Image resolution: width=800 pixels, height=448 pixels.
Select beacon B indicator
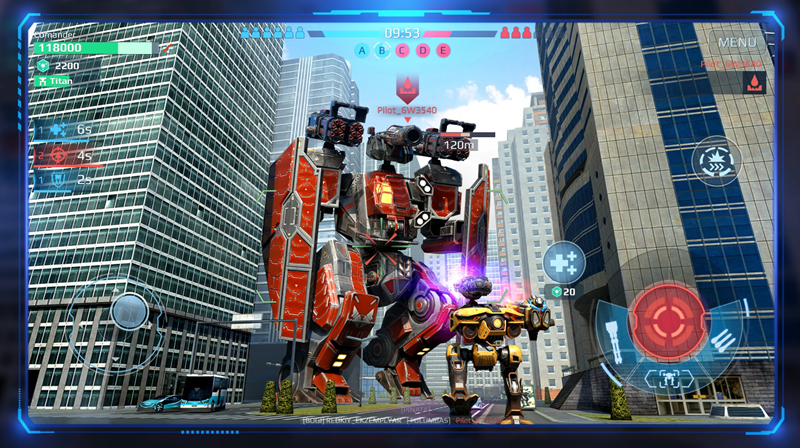click(x=382, y=50)
